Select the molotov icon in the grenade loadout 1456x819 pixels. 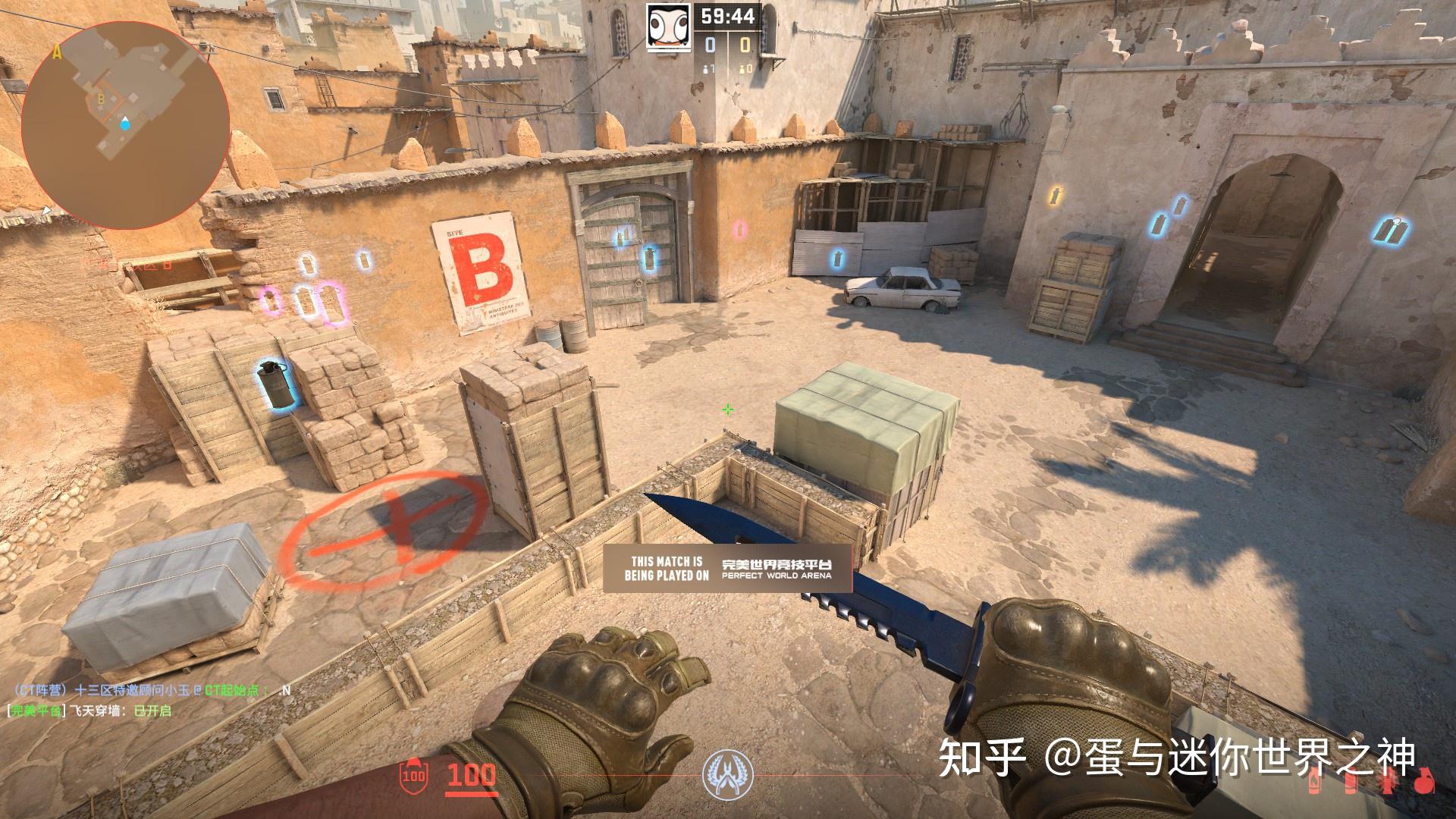(x=1314, y=782)
